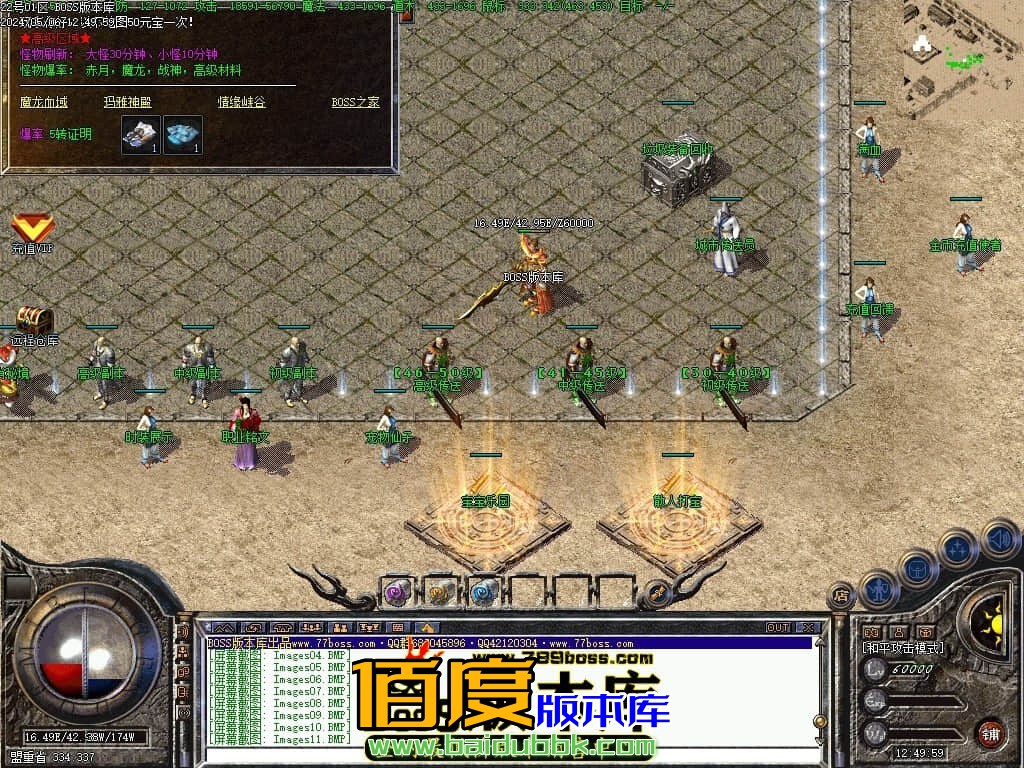Select the 情缘峡谷 map link

(x=242, y=102)
